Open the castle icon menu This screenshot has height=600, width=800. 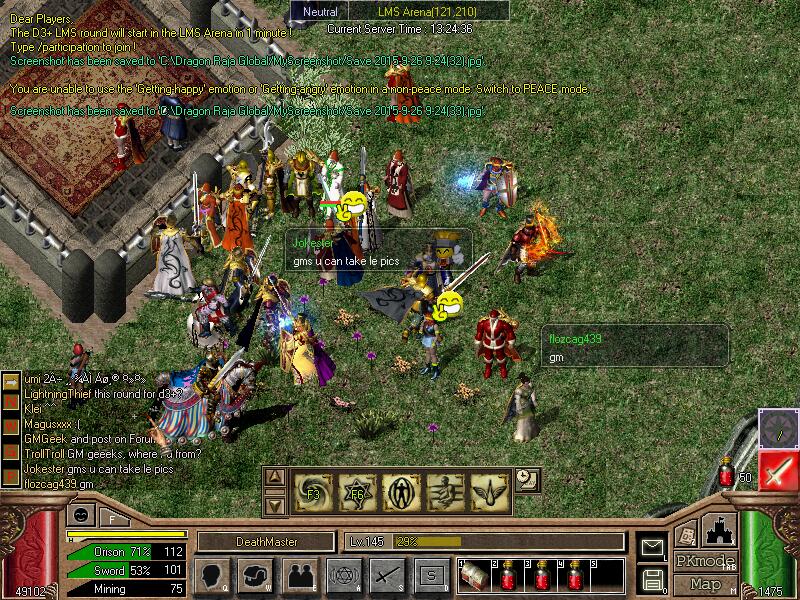(x=718, y=529)
